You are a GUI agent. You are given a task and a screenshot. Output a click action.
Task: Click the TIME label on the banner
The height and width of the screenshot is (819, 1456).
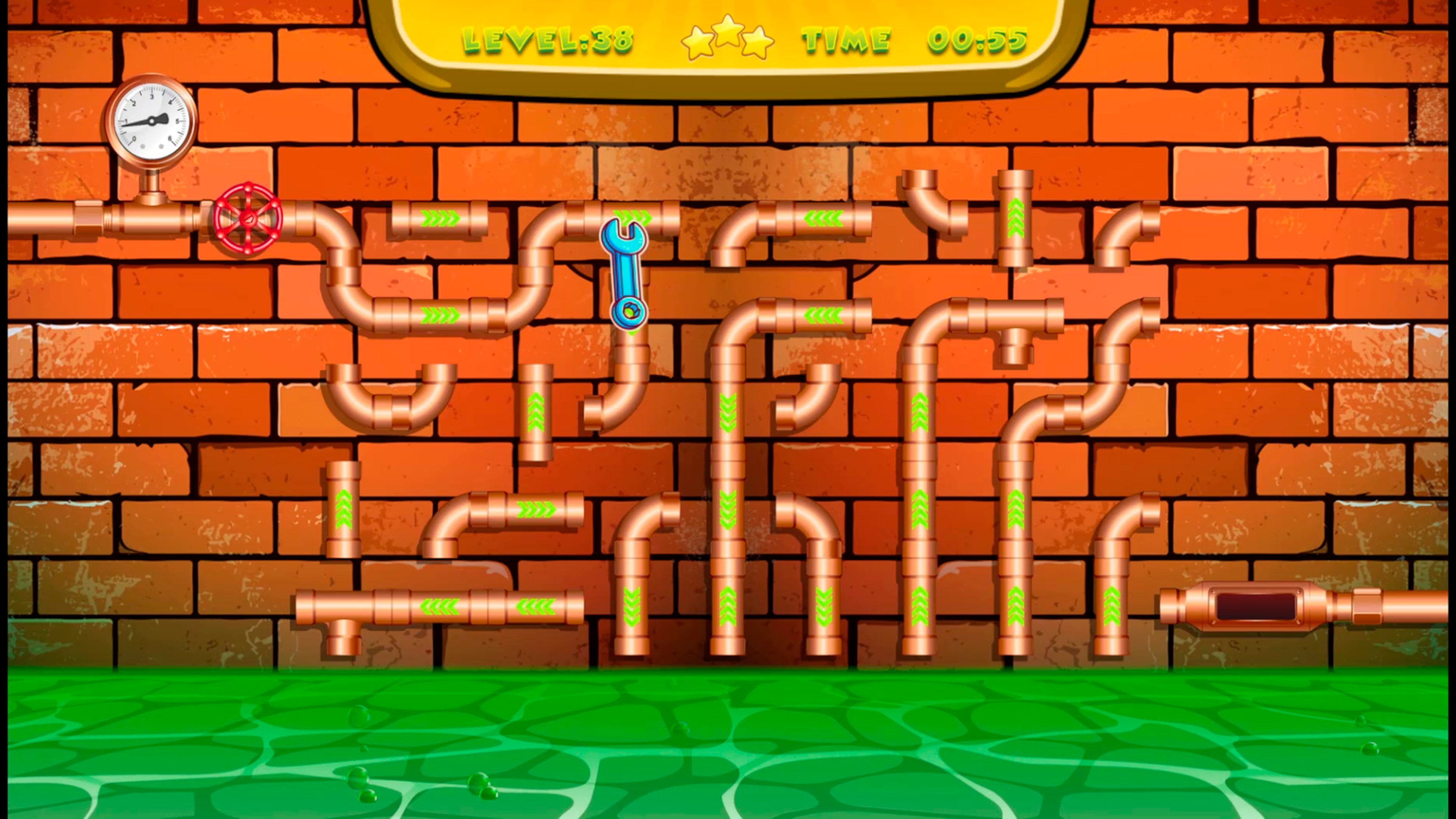tap(846, 39)
